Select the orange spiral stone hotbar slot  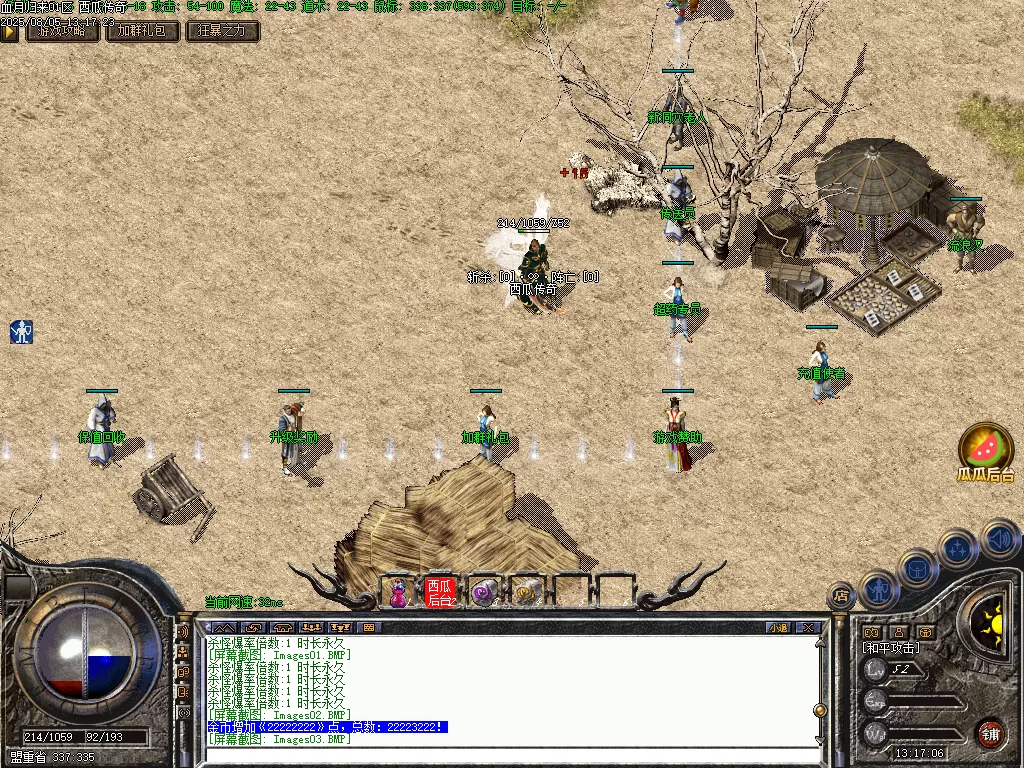[526, 593]
